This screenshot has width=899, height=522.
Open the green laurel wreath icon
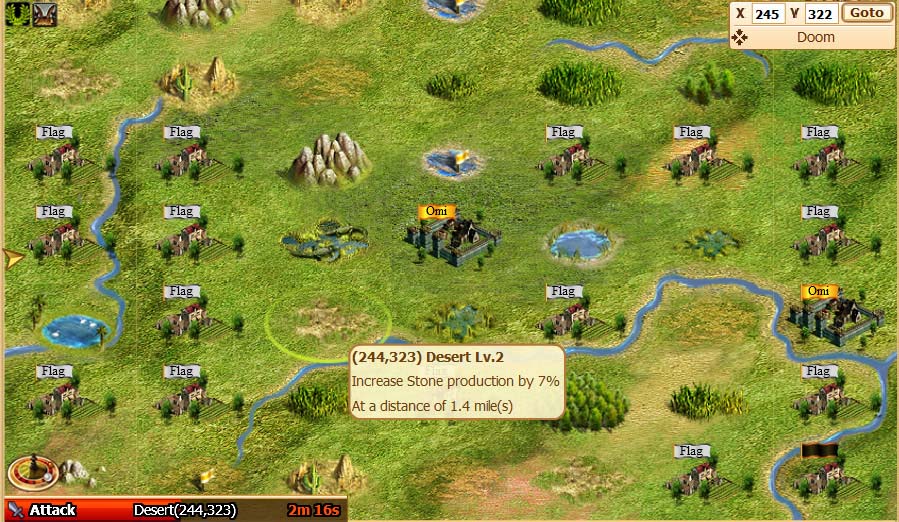point(17,14)
